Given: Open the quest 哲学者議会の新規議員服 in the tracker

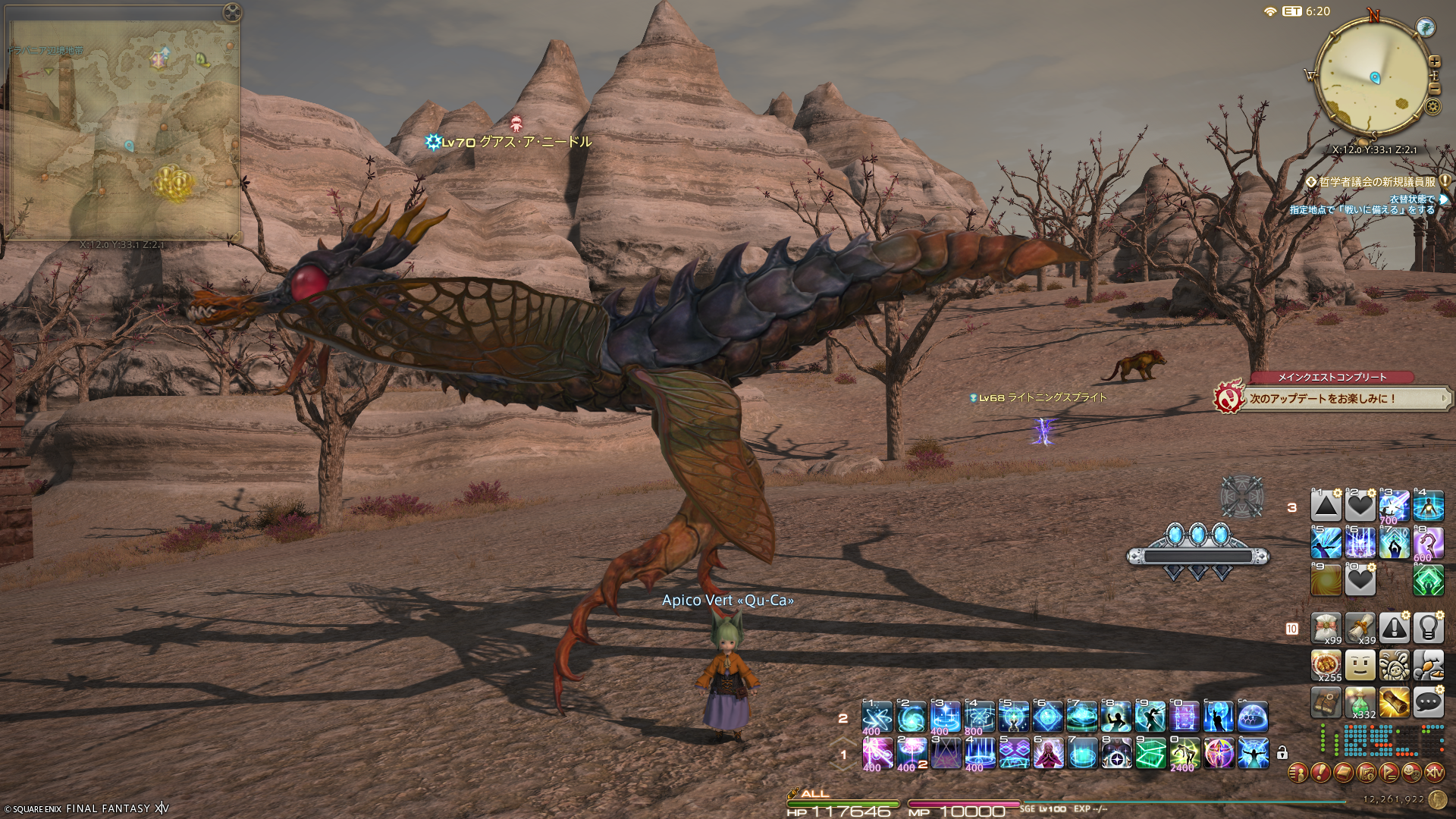Looking at the screenshot, I should click(1376, 182).
